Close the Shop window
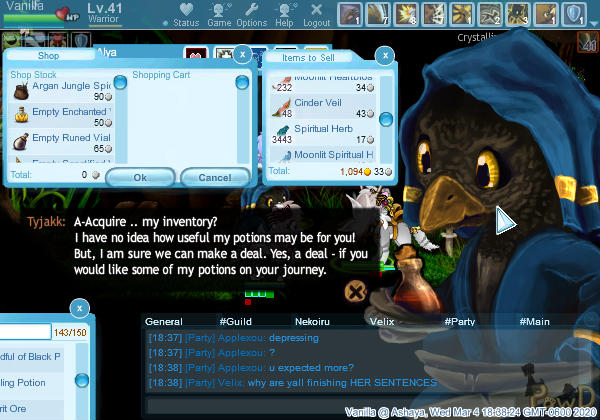 tap(243, 54)
